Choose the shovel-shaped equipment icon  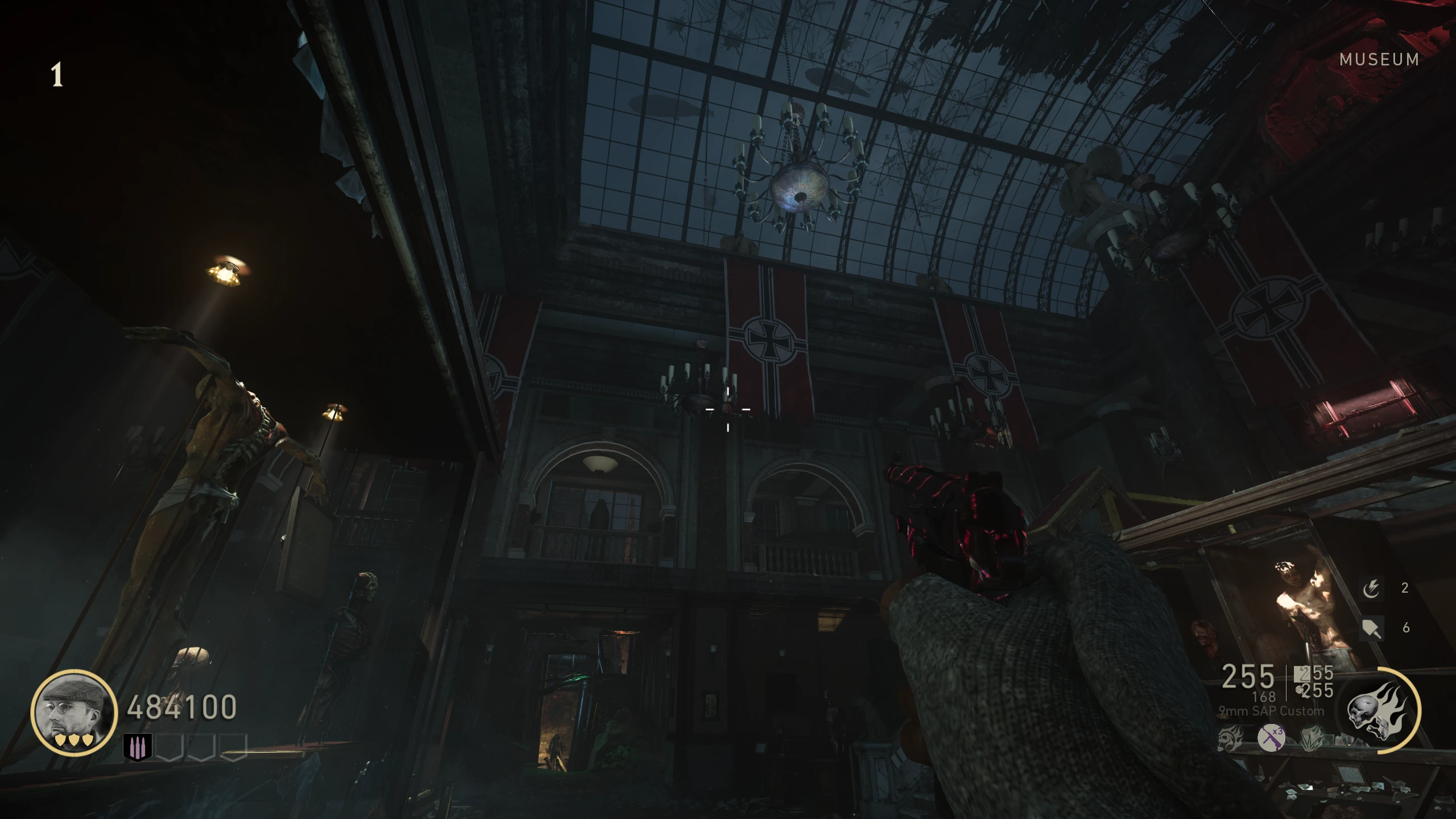(x=1371, y=628)
